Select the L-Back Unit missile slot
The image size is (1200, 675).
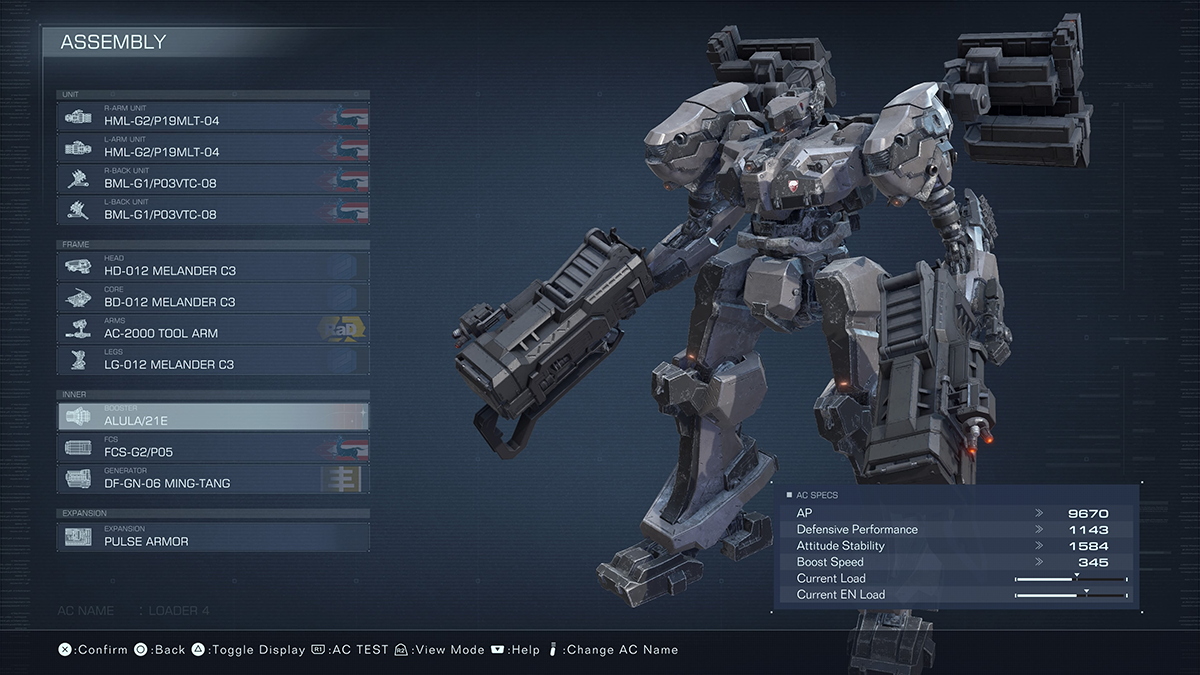click(213, 210)
